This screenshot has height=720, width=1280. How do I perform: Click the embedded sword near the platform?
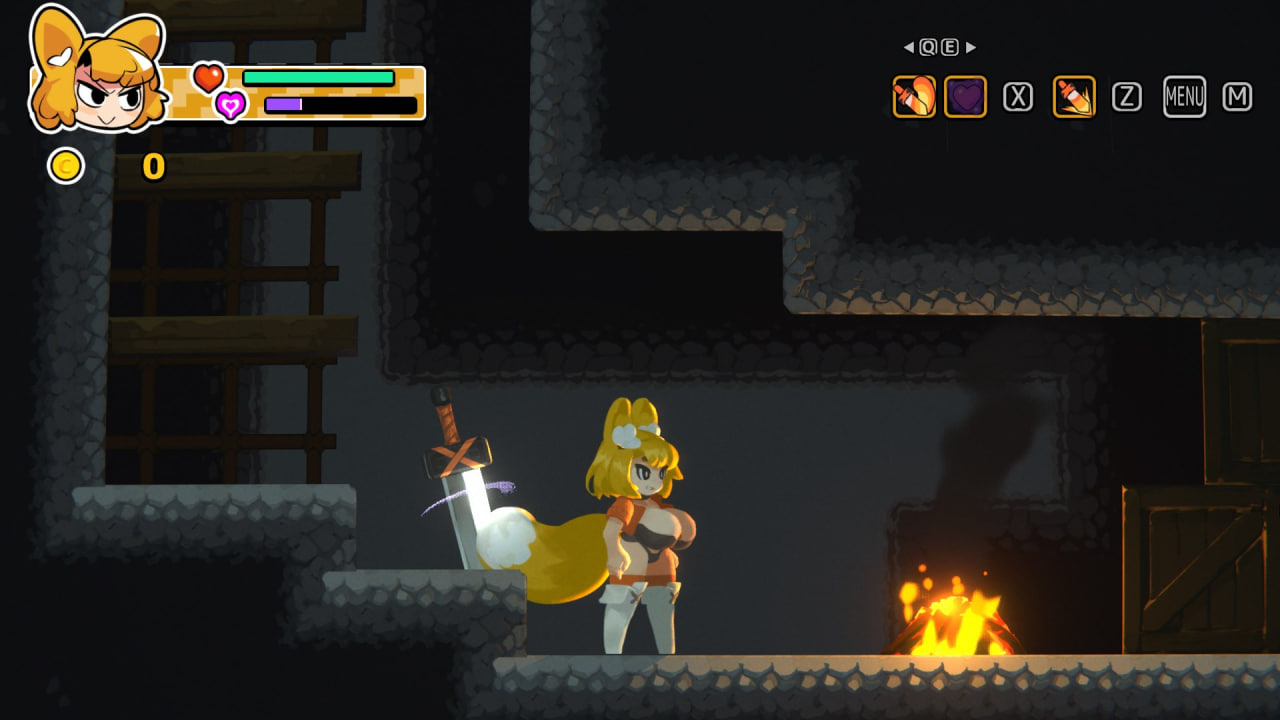coord(460,490)
